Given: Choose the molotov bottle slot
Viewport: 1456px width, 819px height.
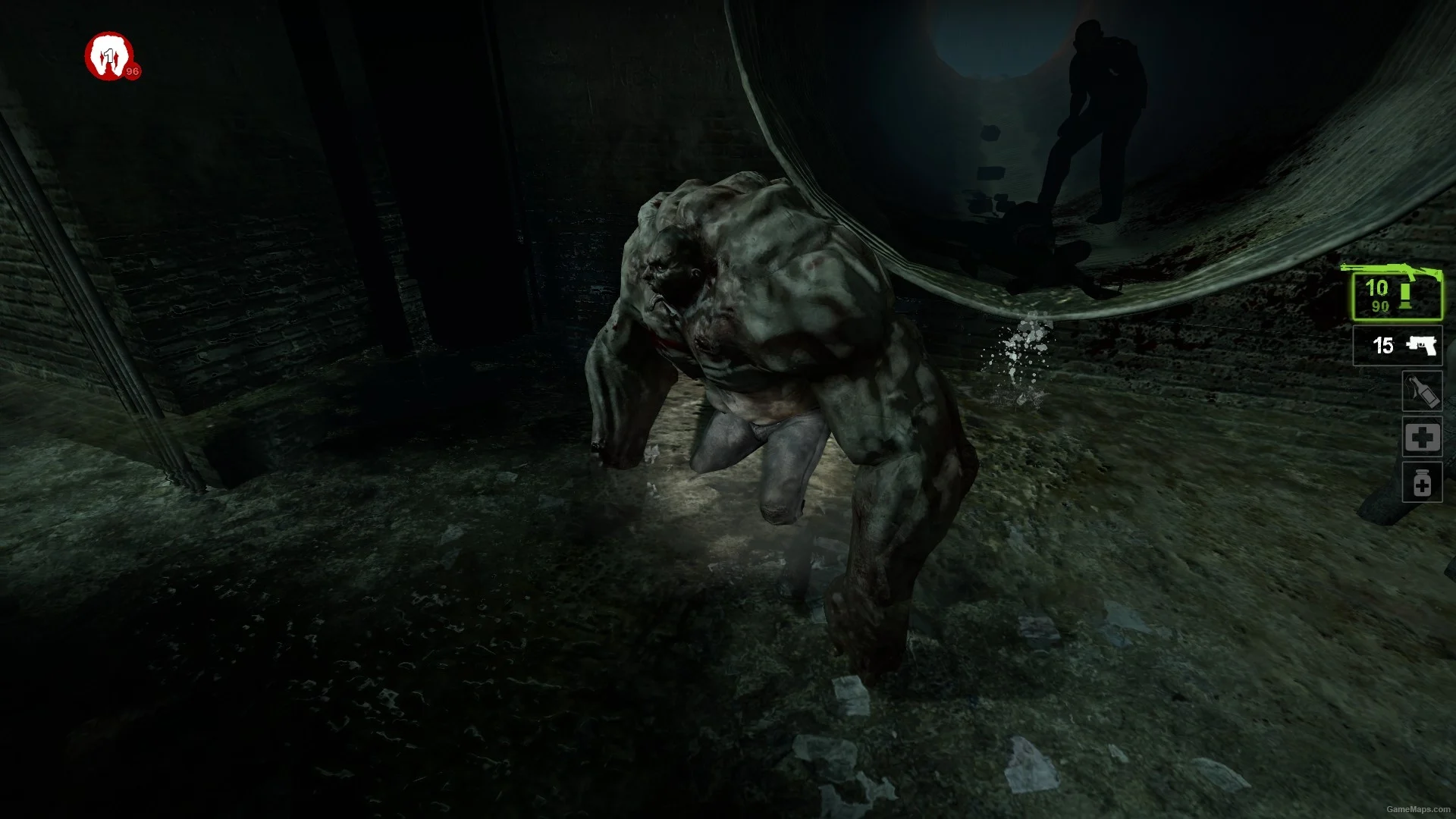Looking at the screenshot, I should pos(1422,391).
